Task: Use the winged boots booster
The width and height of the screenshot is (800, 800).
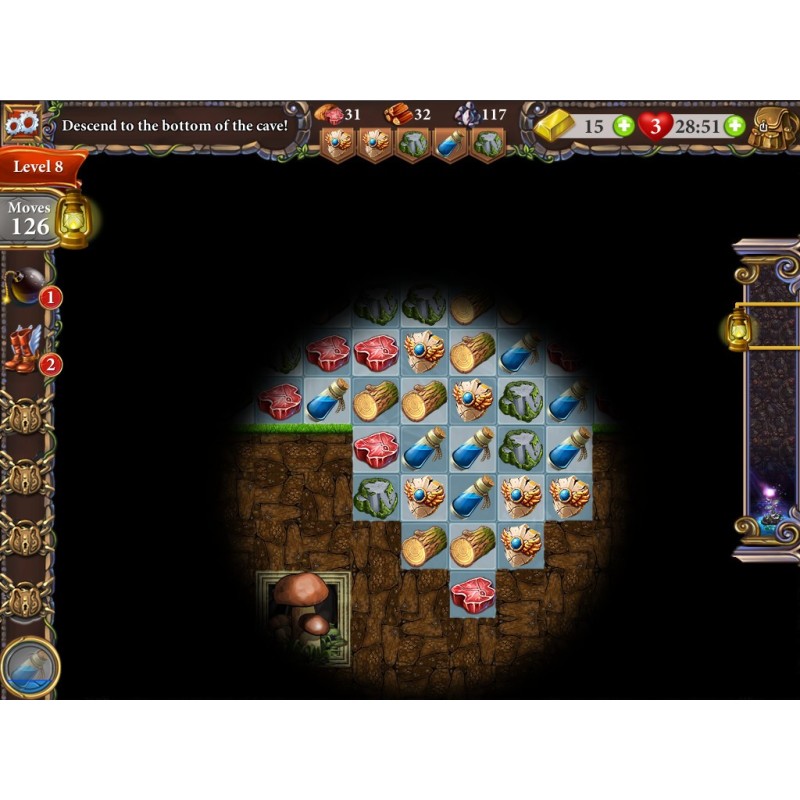Action: [x=24, y=349]
